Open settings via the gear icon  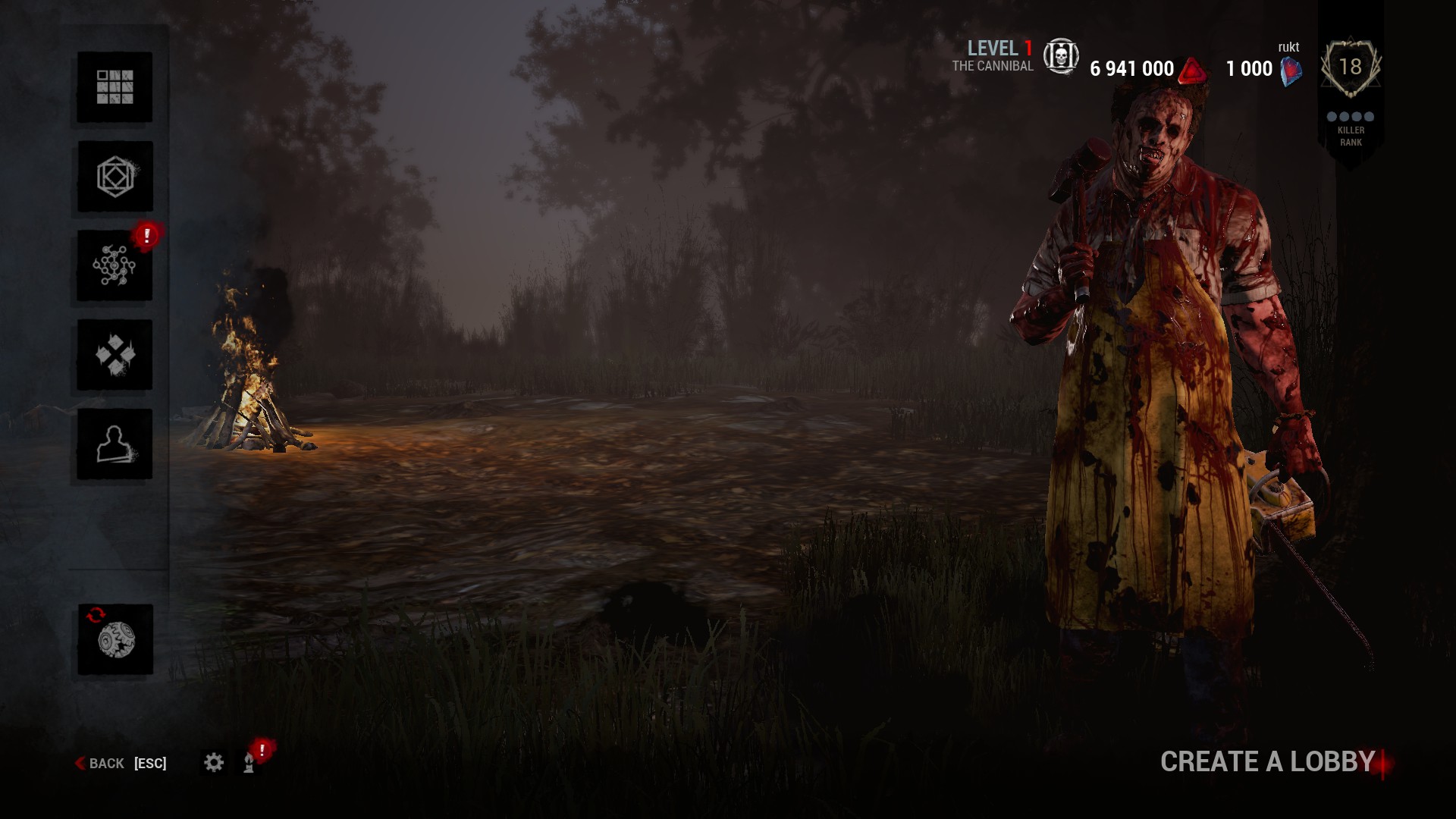215,763
